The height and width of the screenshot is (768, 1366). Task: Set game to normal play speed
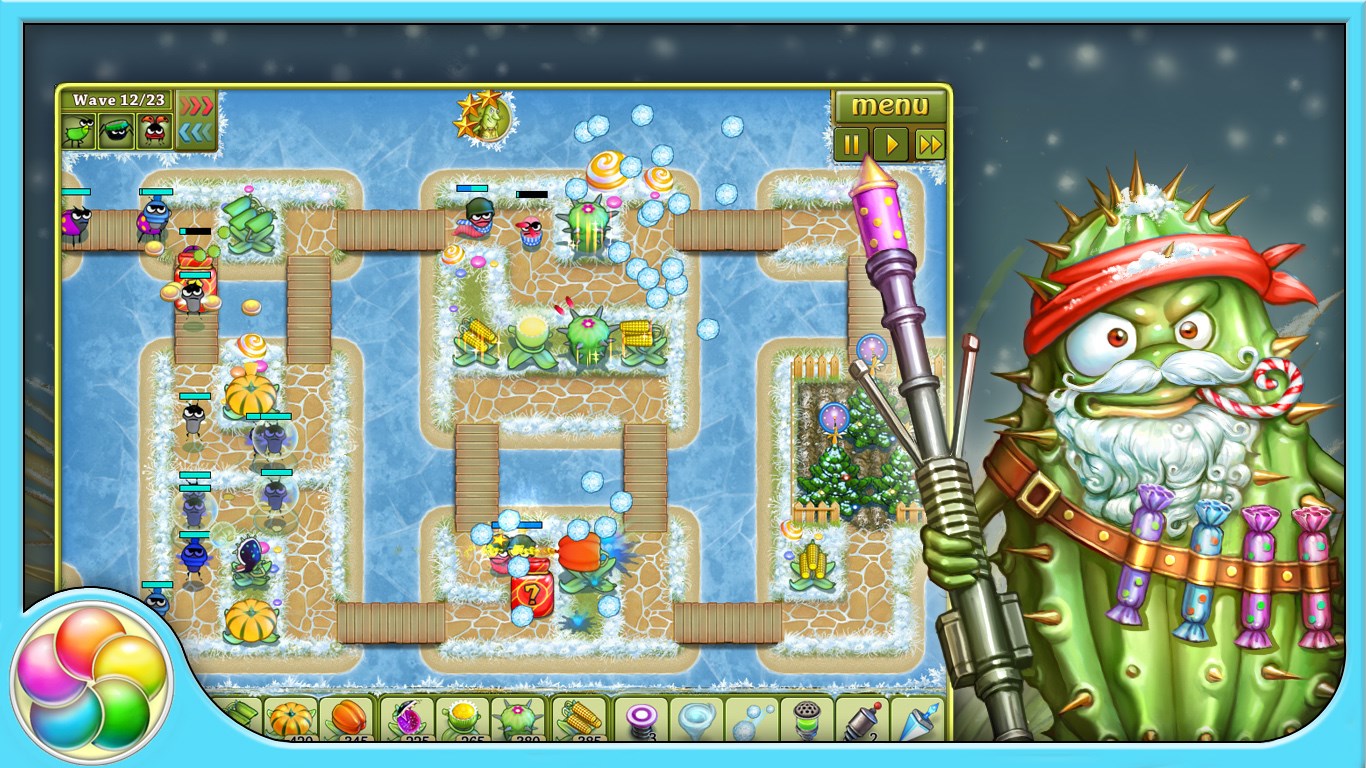click(890, 145)
